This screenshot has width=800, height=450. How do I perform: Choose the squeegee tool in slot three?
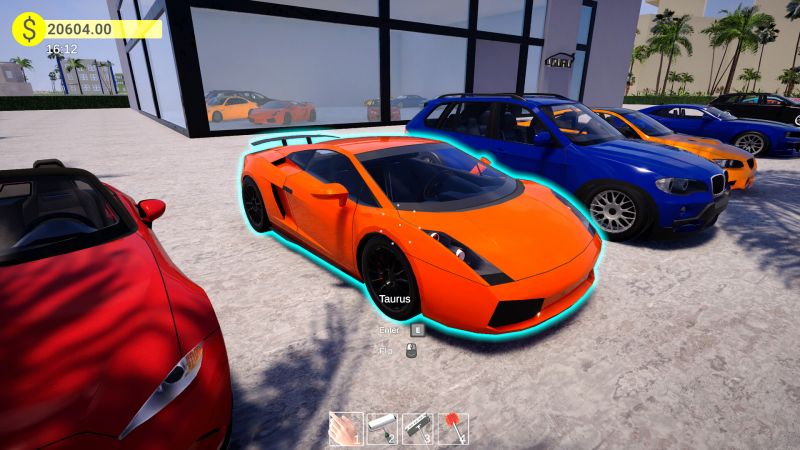point(417,428)
